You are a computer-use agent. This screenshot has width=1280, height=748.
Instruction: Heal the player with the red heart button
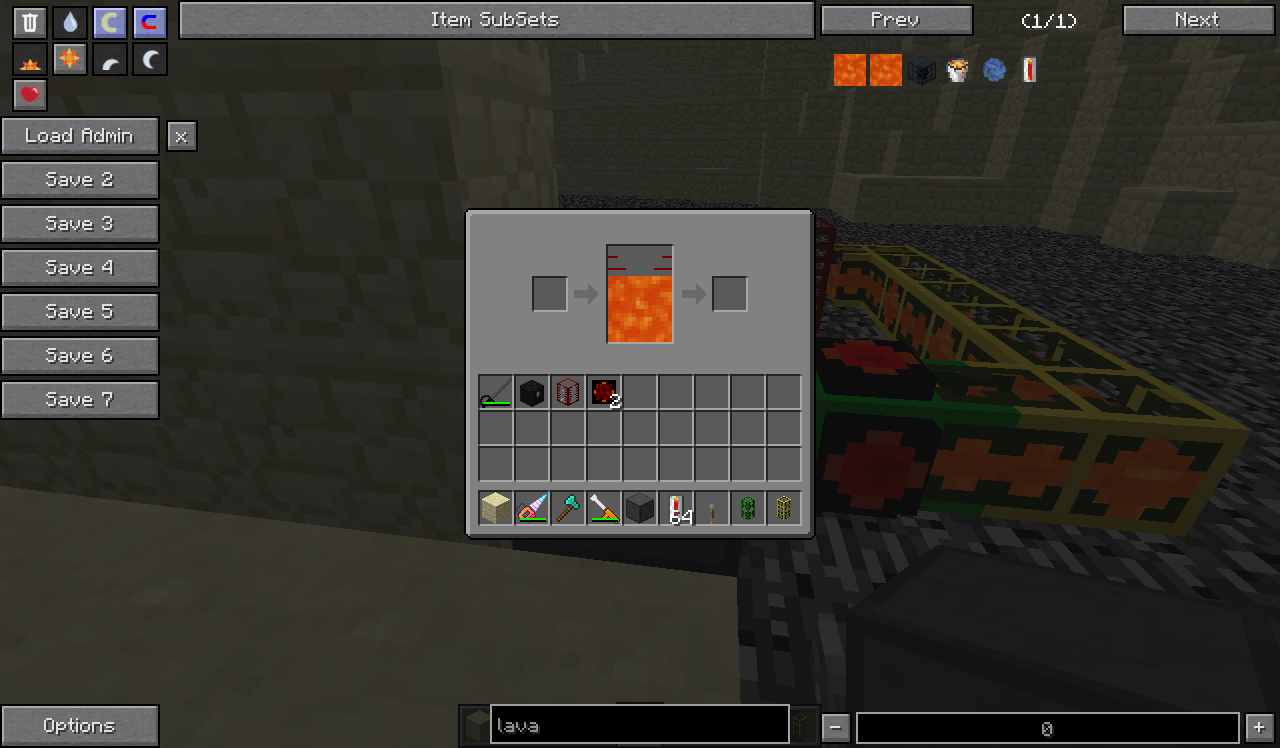[30, 95]
